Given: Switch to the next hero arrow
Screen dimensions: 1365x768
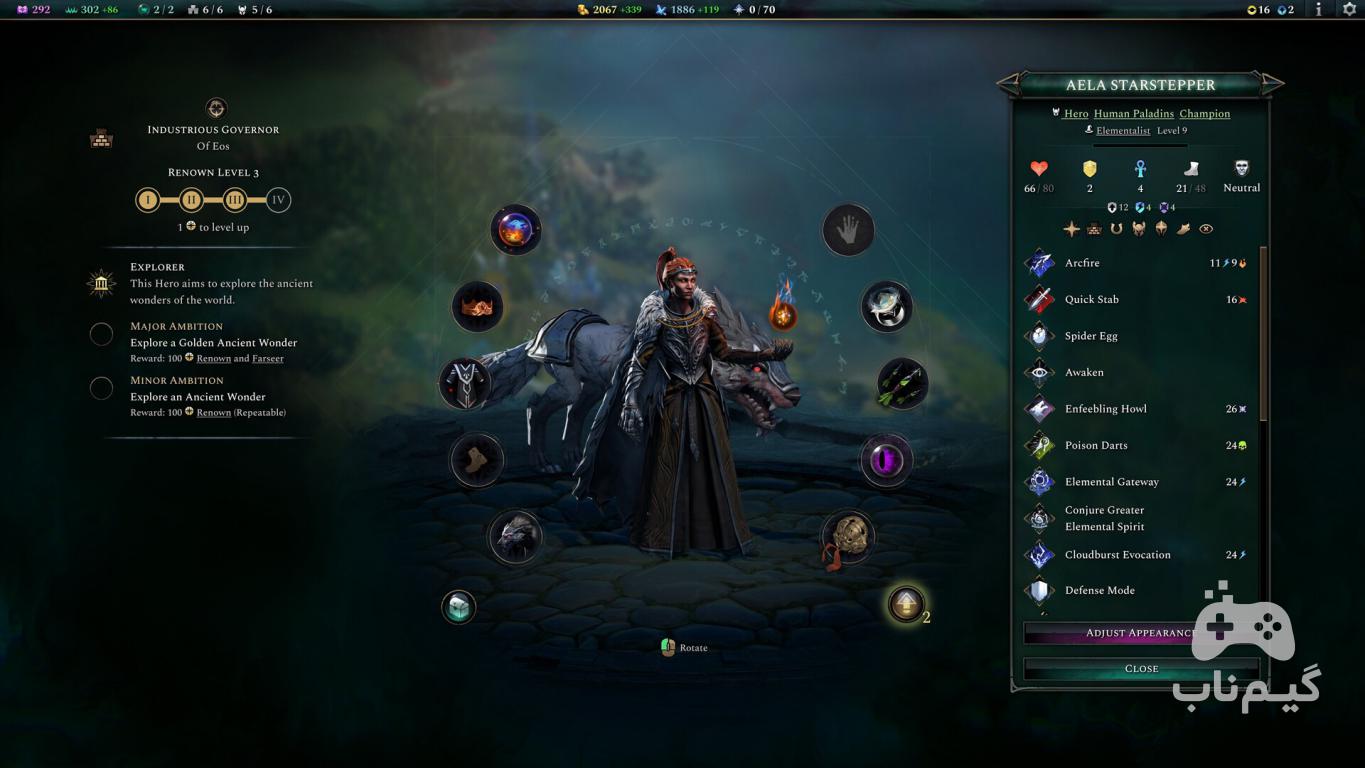Looking at the screenshot, I should (1272, 83).
